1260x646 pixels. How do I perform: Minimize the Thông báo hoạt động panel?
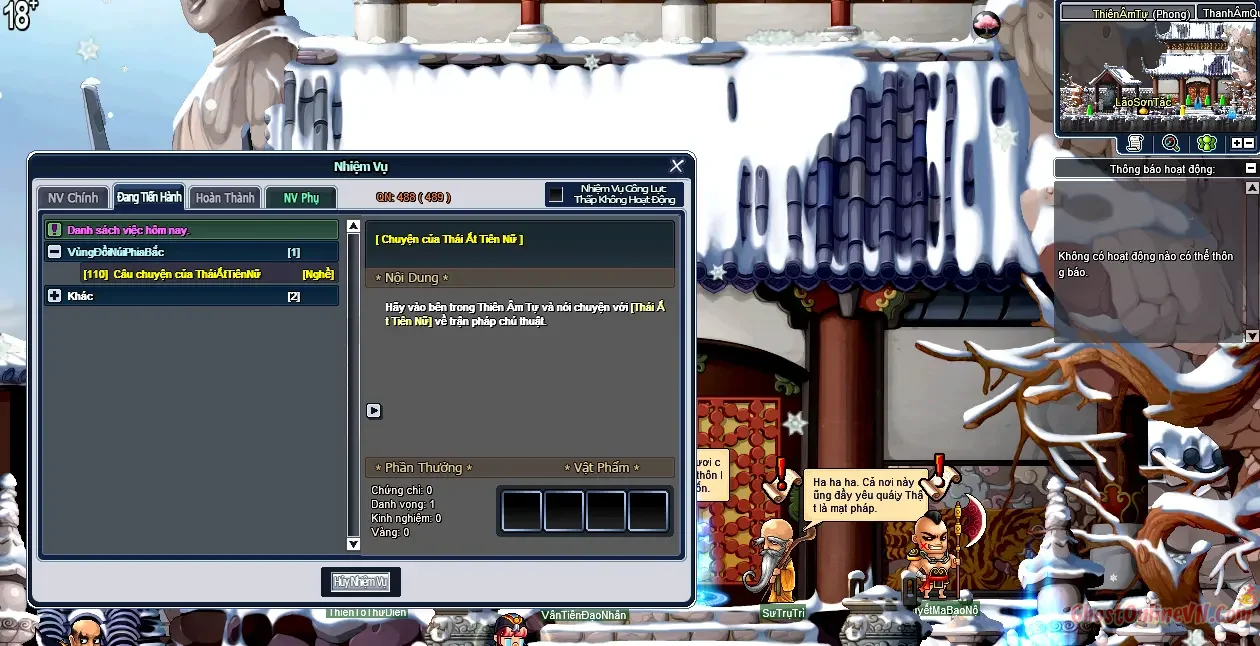(1250, 169)
